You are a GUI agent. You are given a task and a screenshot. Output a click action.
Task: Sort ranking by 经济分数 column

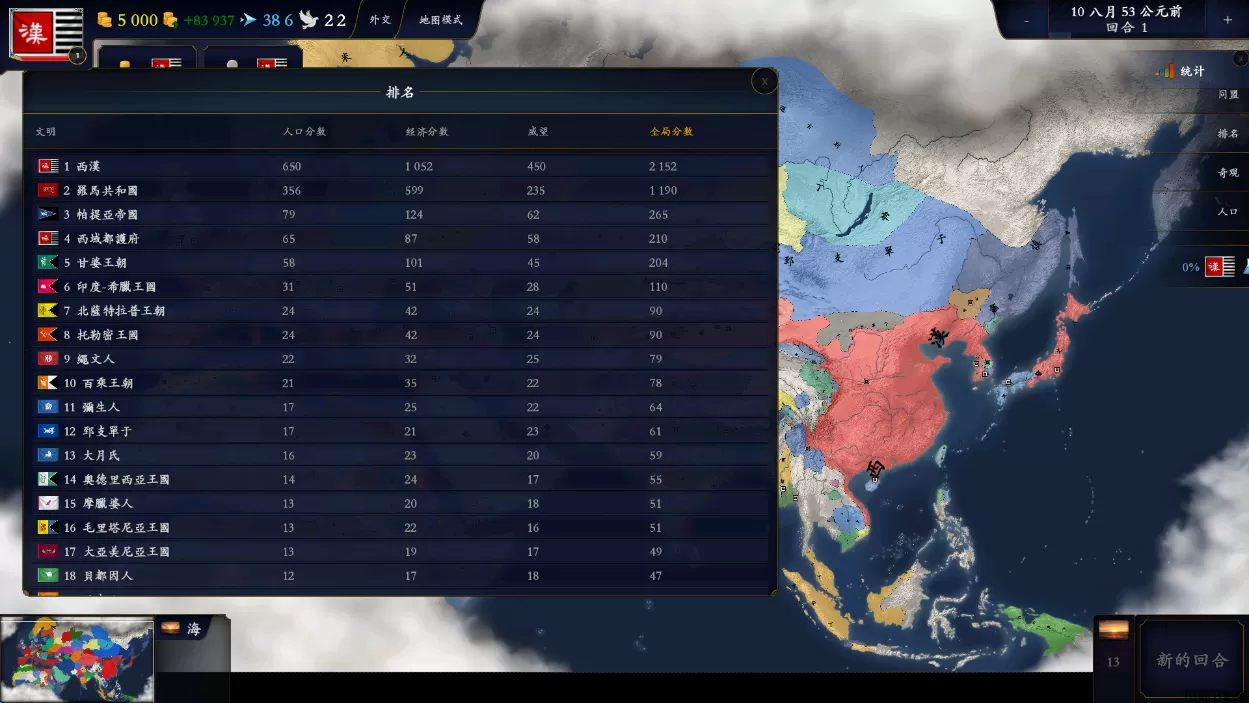click(427, 132)
